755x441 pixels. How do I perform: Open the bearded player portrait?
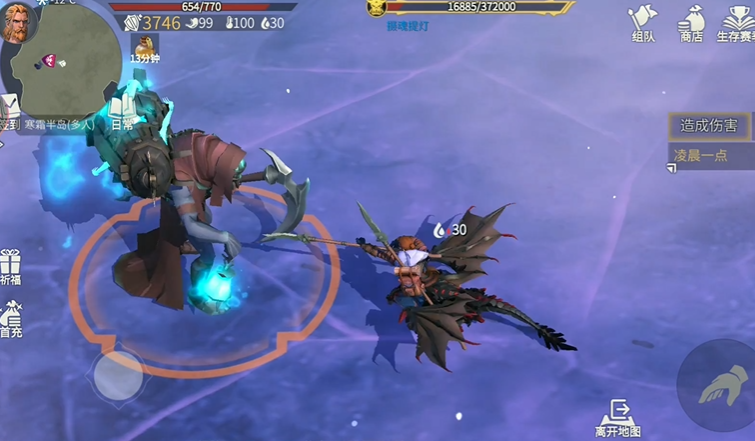tap(19, 22)
